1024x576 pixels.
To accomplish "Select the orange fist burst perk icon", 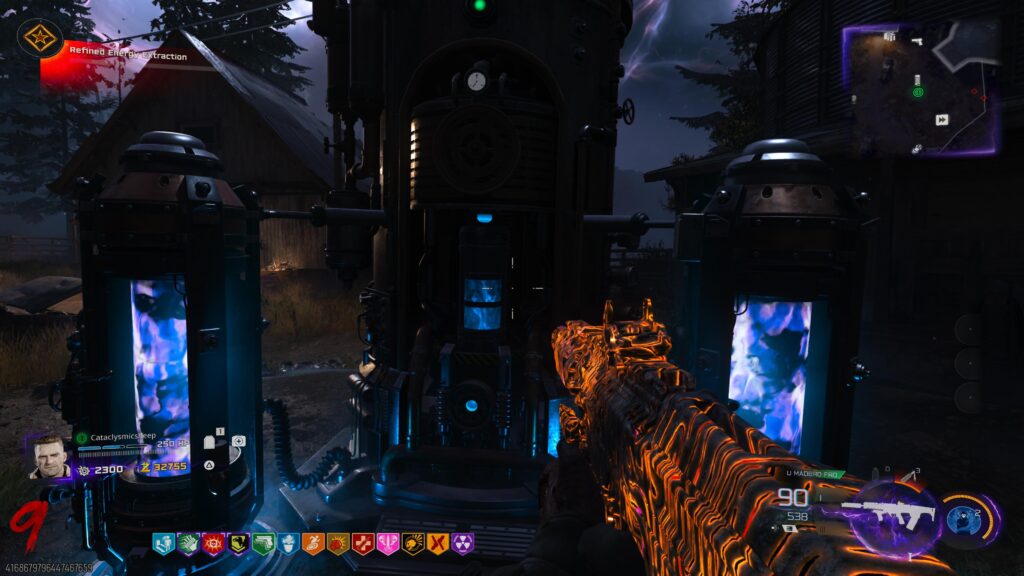I will (x=338, y=544).
